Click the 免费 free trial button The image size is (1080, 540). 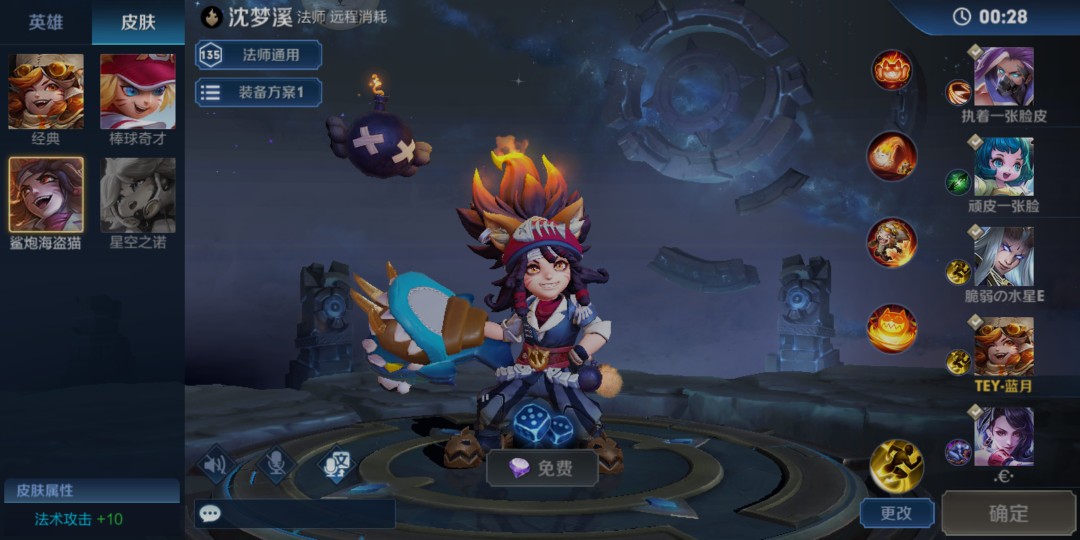click(542, 468)
